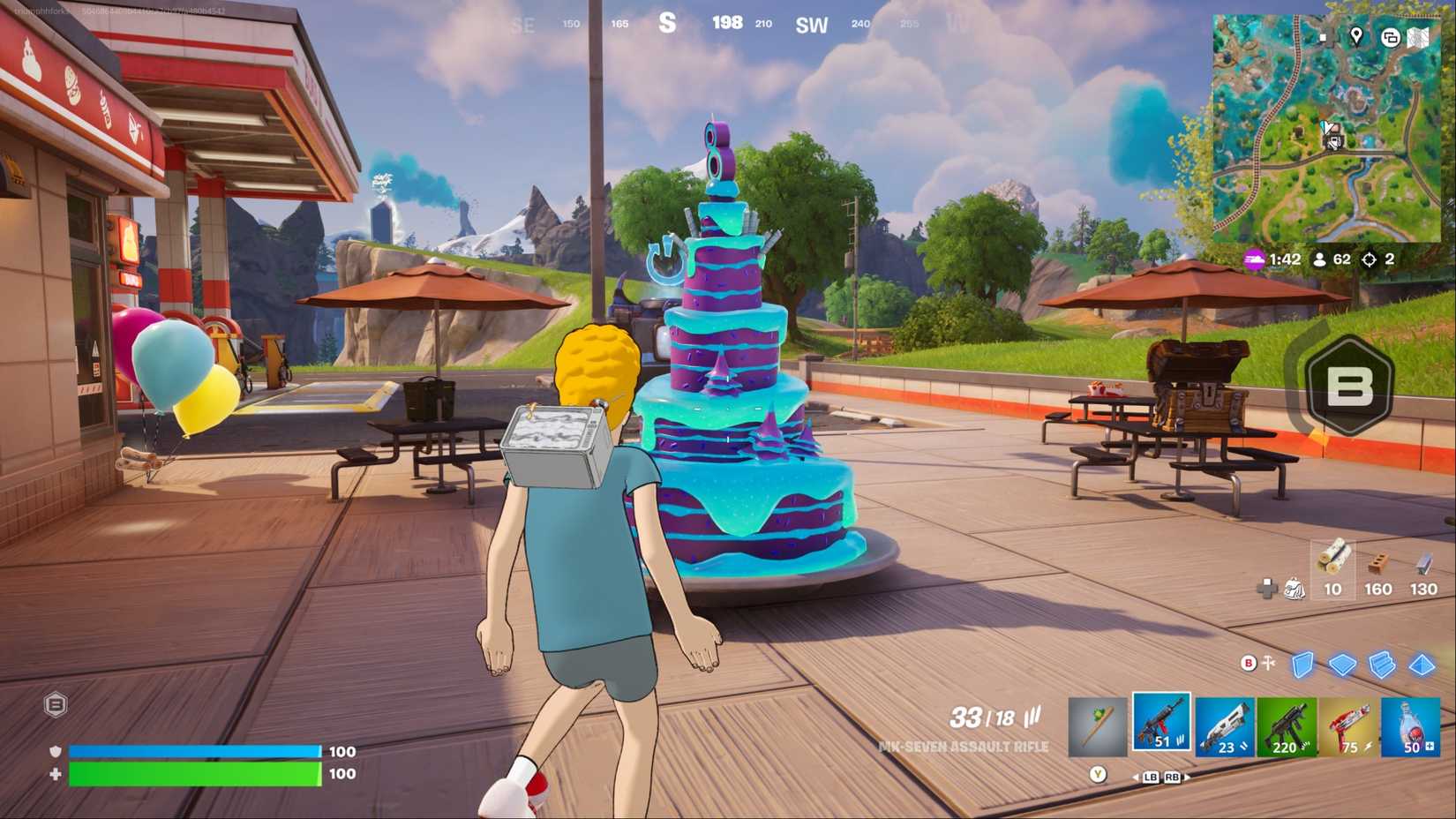The height and width of the screenshot is (819, 1456).
Task: Select the baseball bat pickaxe slot
Action: (x=1098, y=725)
